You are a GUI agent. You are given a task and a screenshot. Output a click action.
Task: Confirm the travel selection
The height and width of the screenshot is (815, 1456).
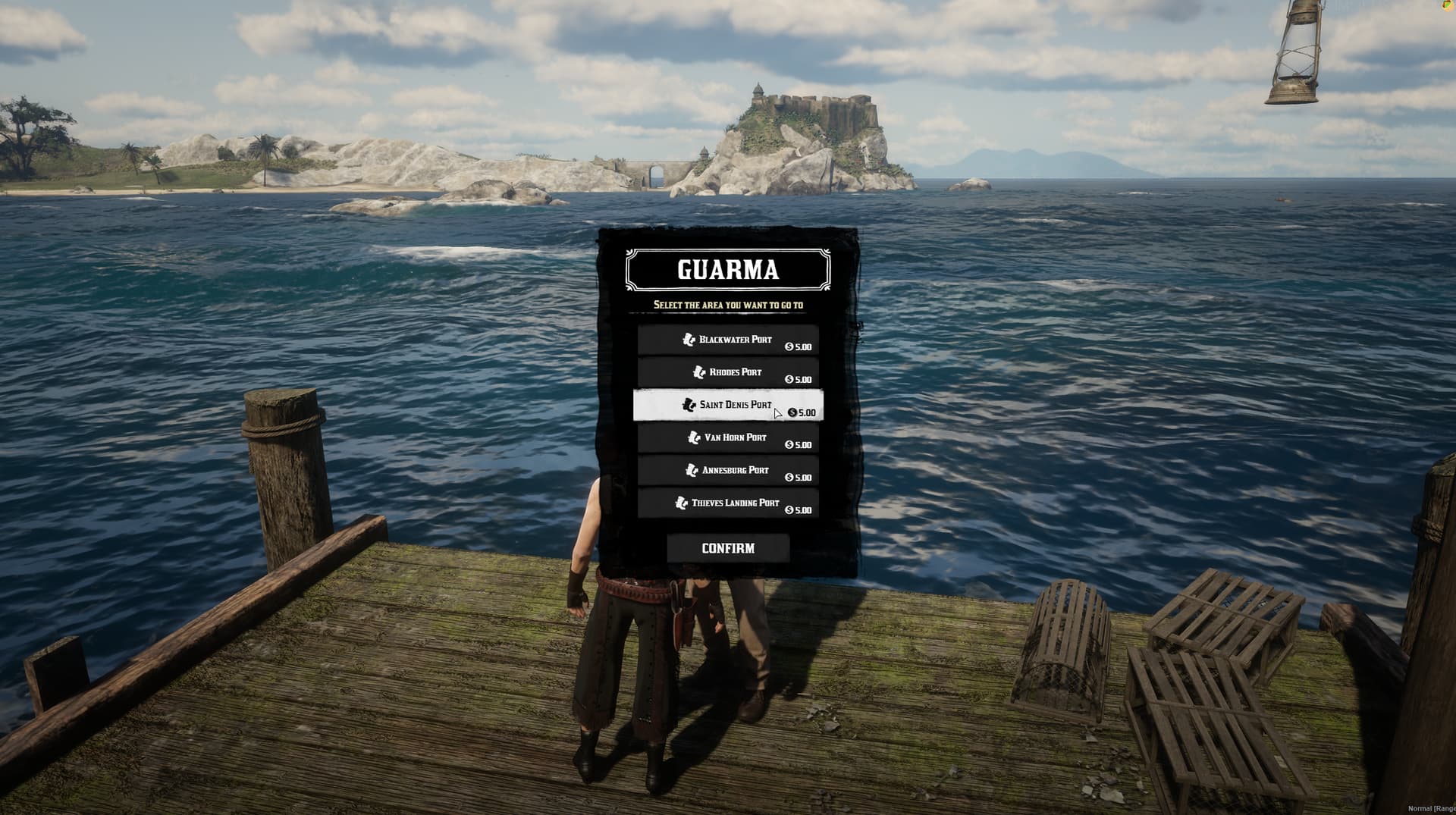tap(728, 548)
